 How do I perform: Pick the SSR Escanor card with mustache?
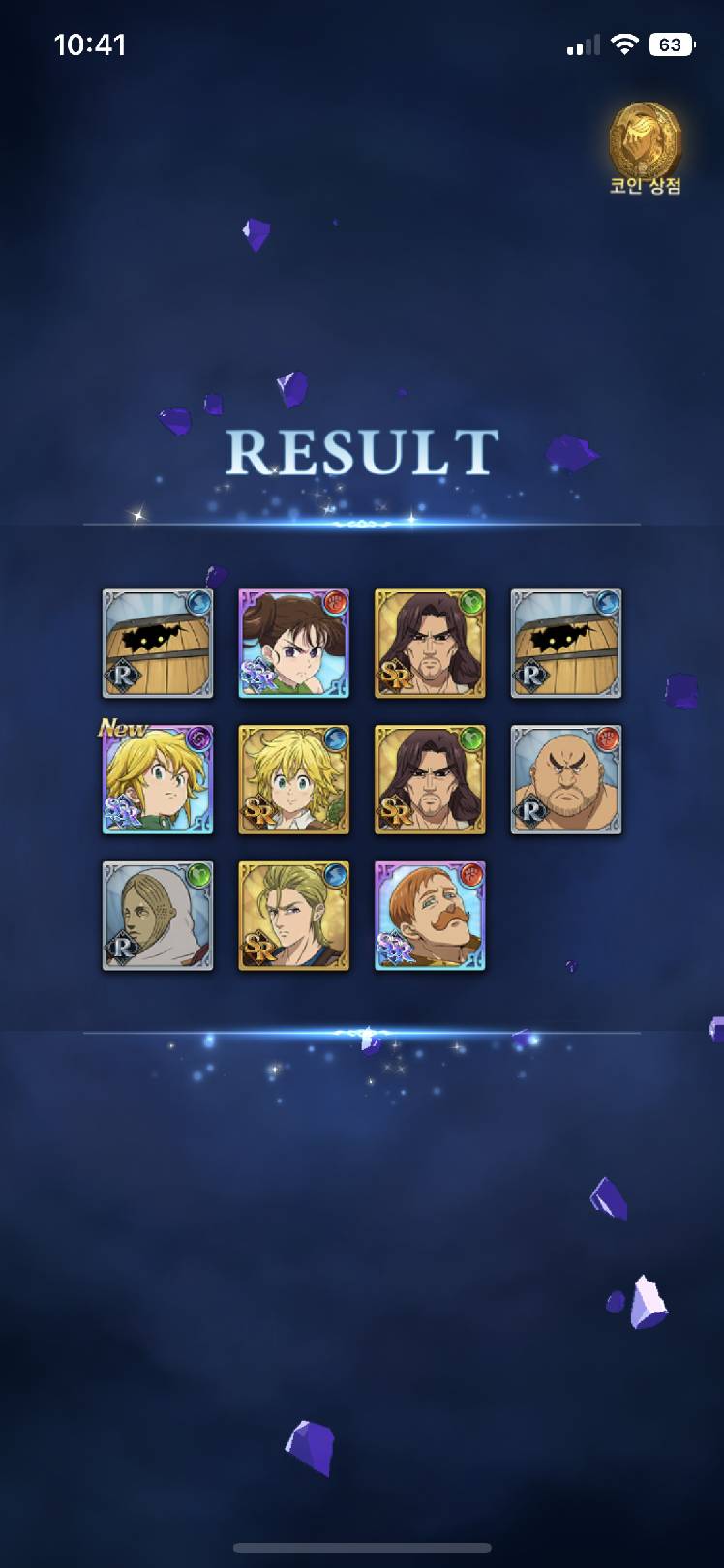430,916
